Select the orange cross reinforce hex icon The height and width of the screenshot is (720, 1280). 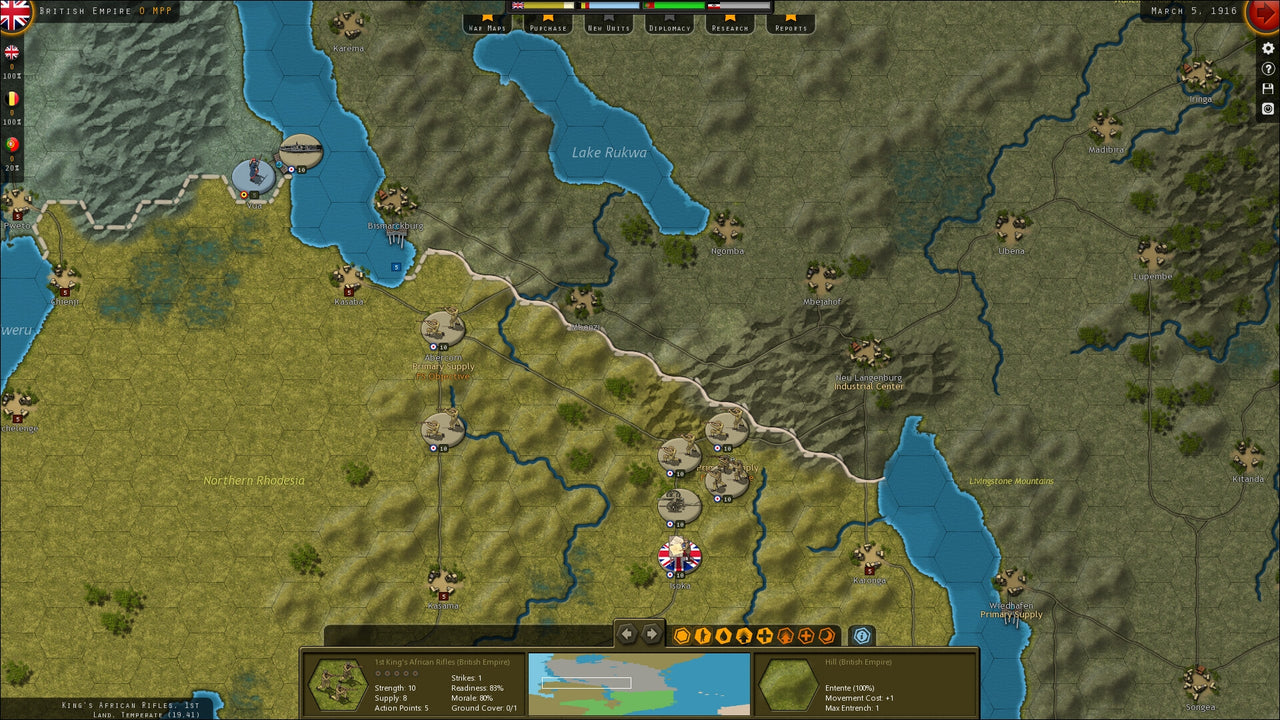point(806,634)
